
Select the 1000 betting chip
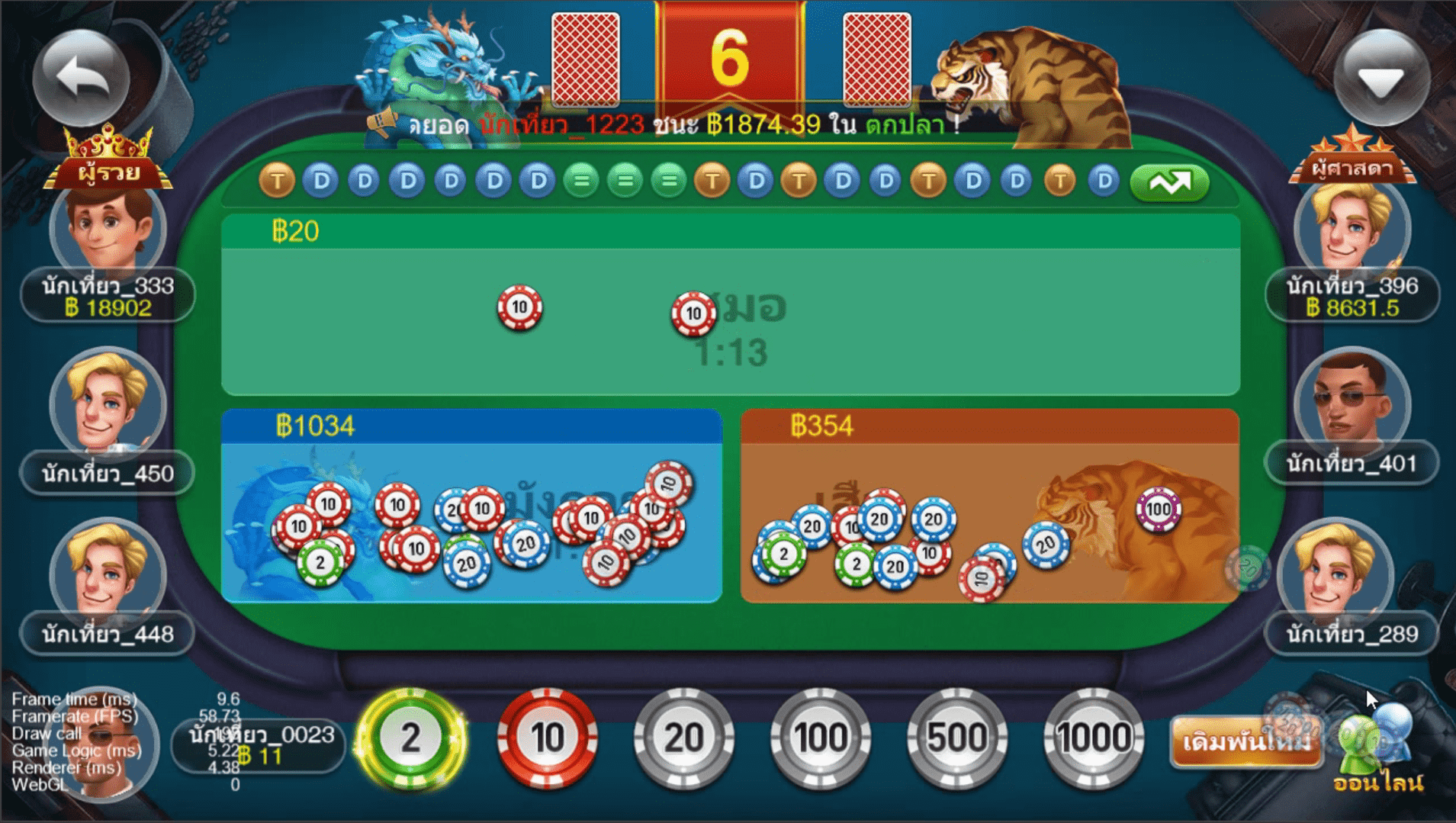coord(1094,737)
